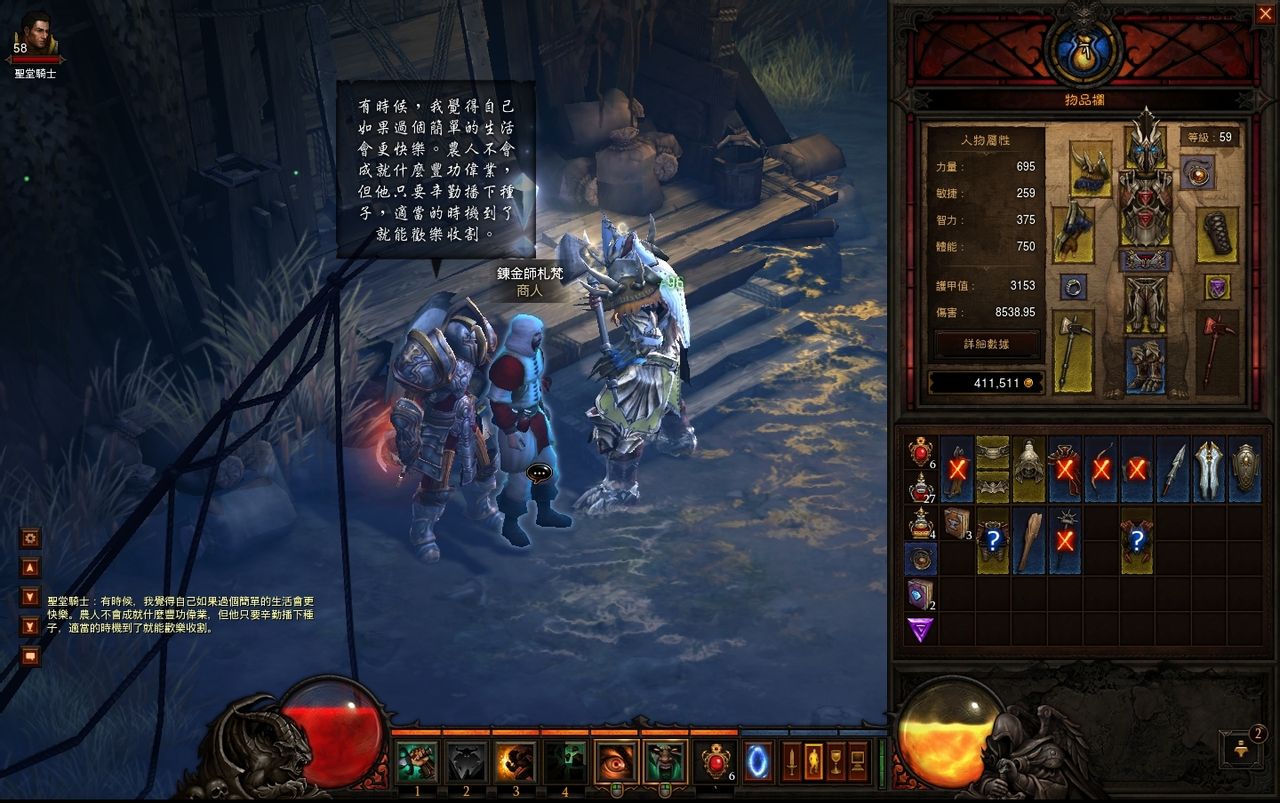The image size is (1280, 803).
Task: Use the blue town portal icon
Action: [x=758, y=762]
